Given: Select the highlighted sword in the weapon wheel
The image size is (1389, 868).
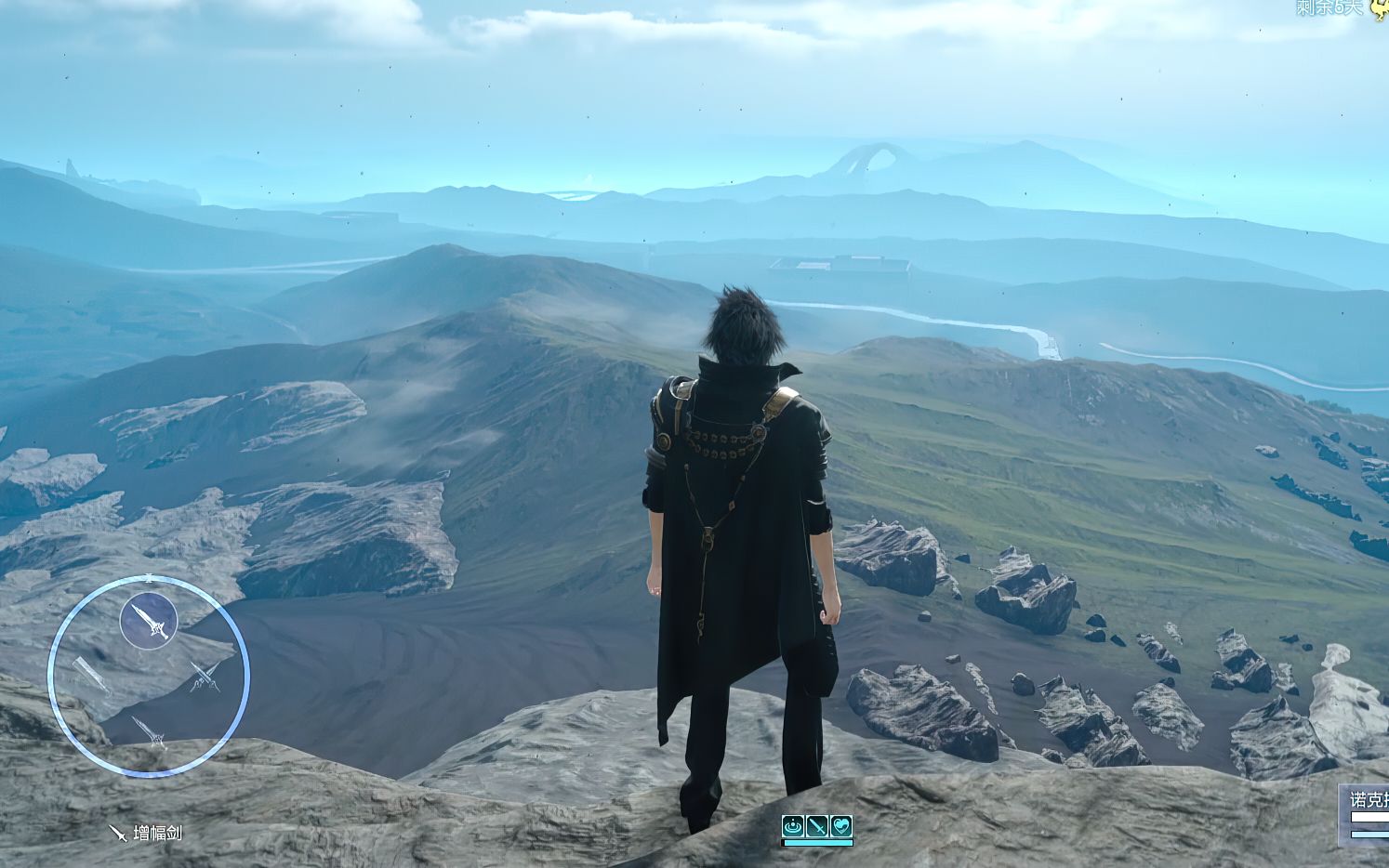Looking at the screenshot, I should pos(149,621).
